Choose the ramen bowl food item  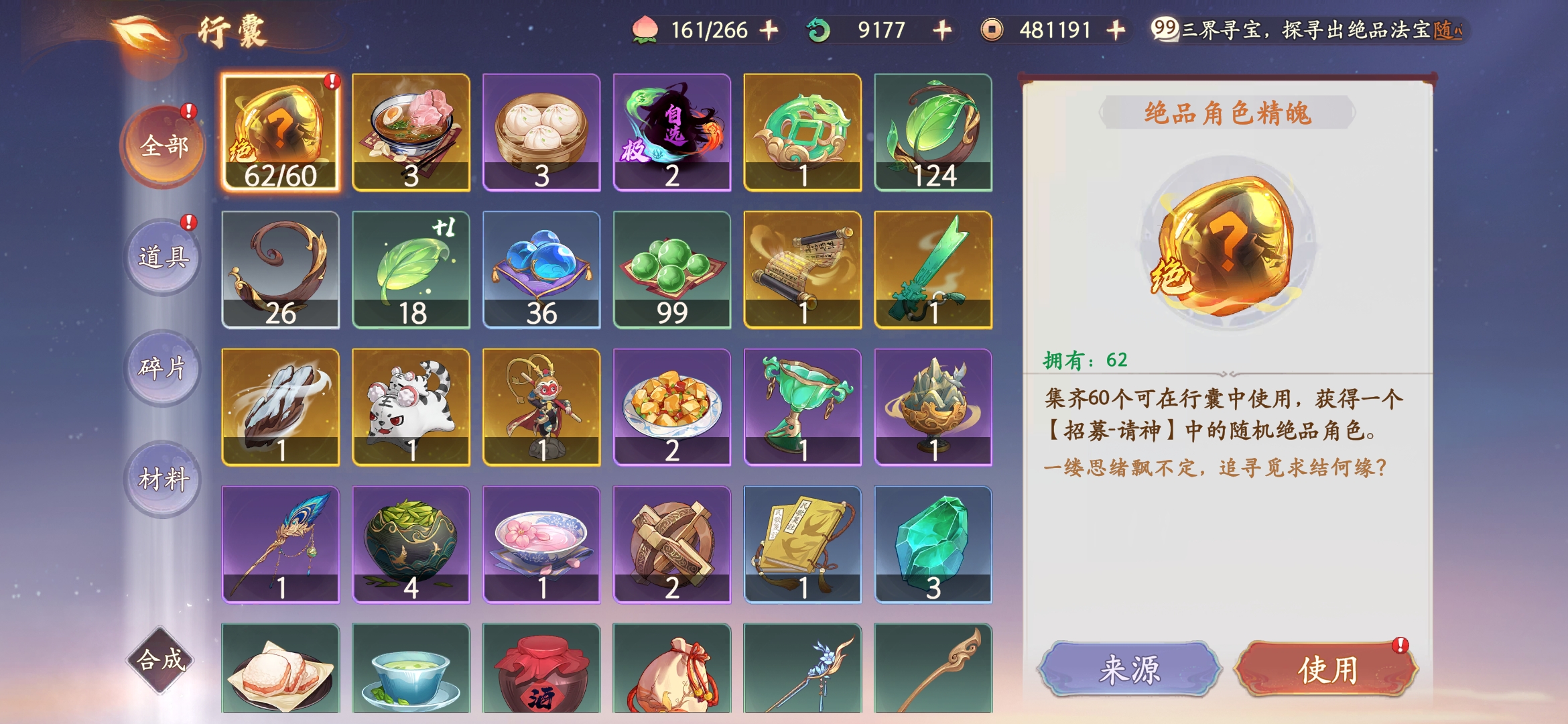411,133
